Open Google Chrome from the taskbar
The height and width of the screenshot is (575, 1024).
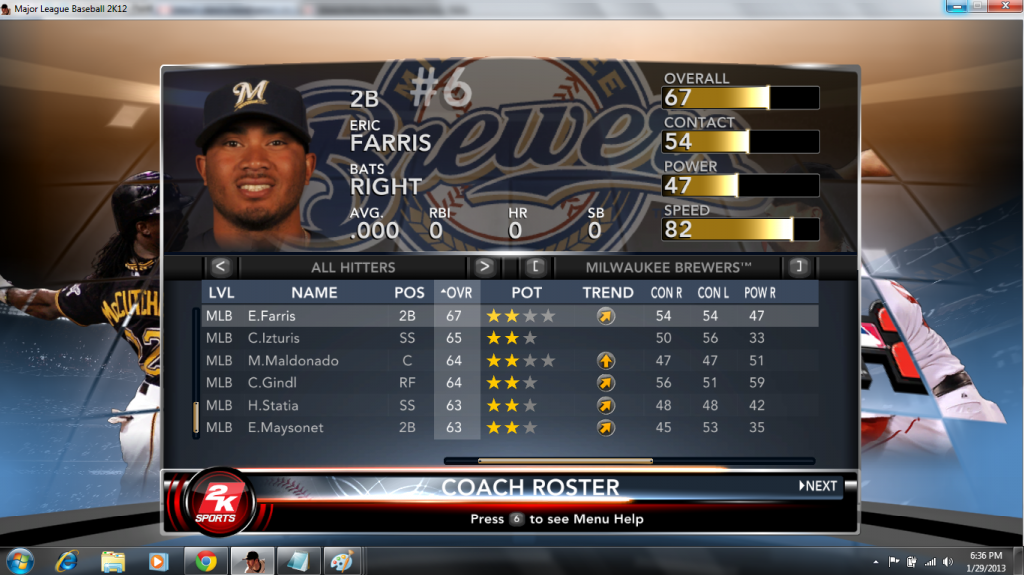click(206, 560)
